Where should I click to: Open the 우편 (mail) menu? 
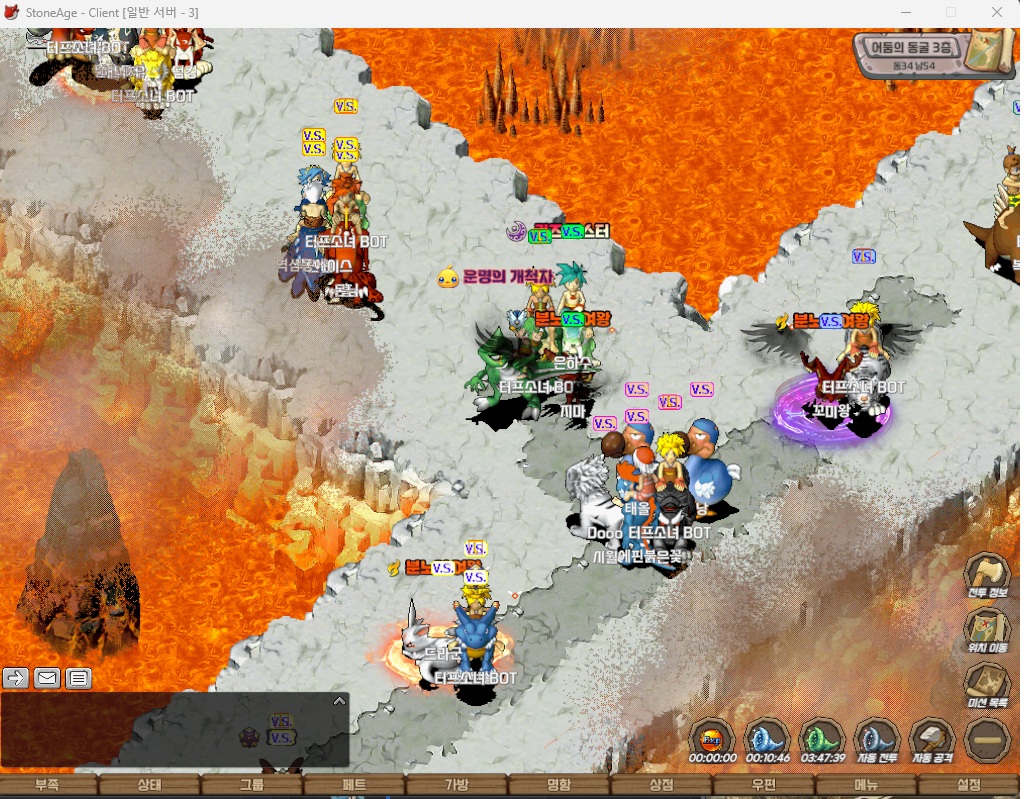[x=763, y=786]
